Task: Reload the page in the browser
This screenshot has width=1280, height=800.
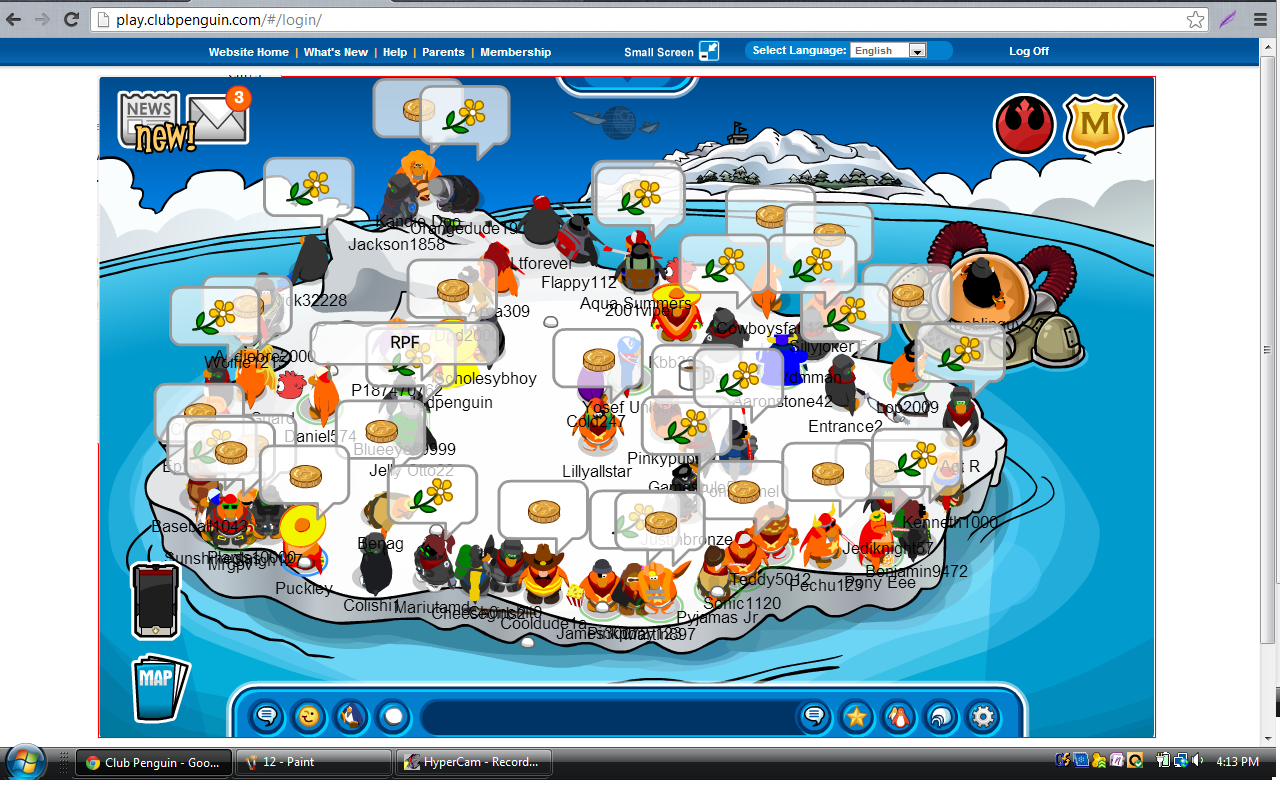Action: click(71, 19)
